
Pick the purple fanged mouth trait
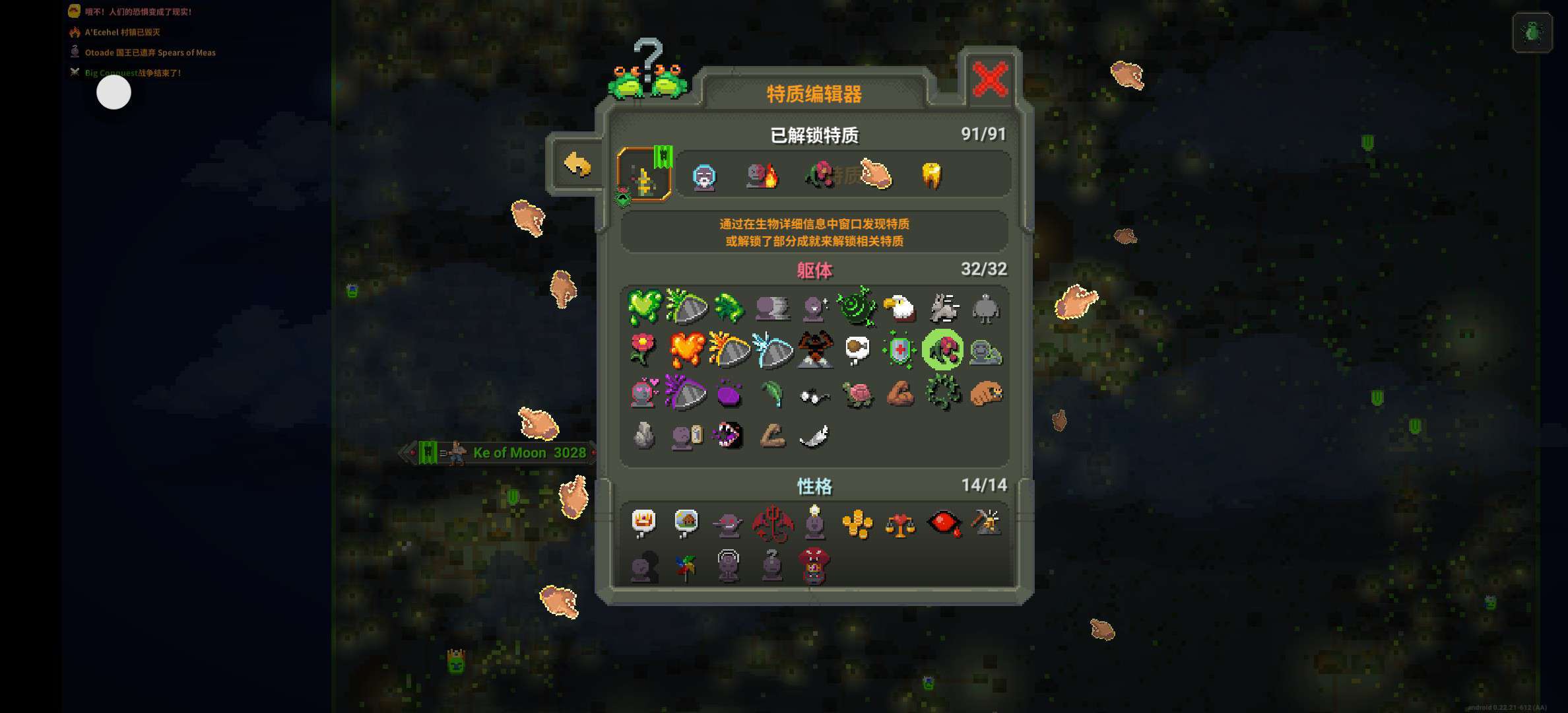pyautogui.click(x=729, y=436)
